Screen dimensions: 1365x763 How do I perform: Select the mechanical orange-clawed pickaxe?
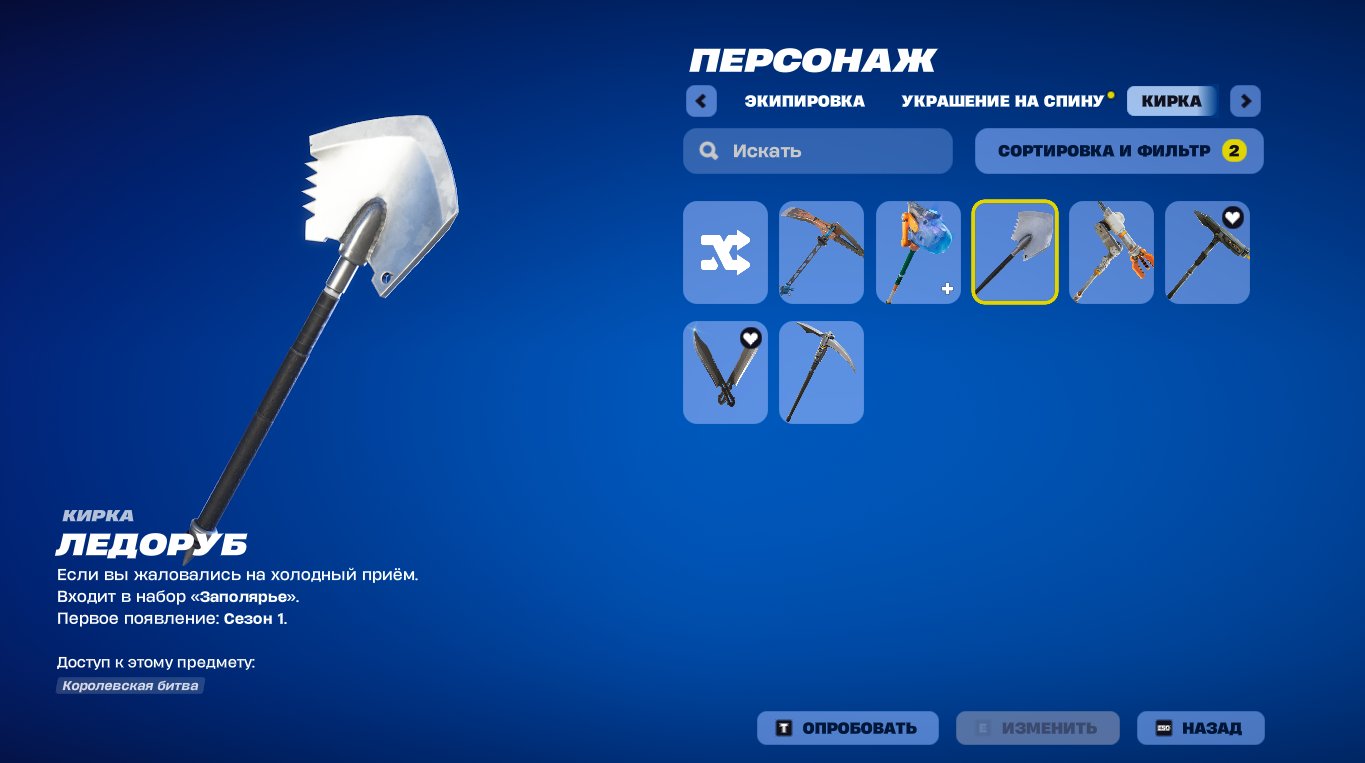click(x=1110, y=252)
